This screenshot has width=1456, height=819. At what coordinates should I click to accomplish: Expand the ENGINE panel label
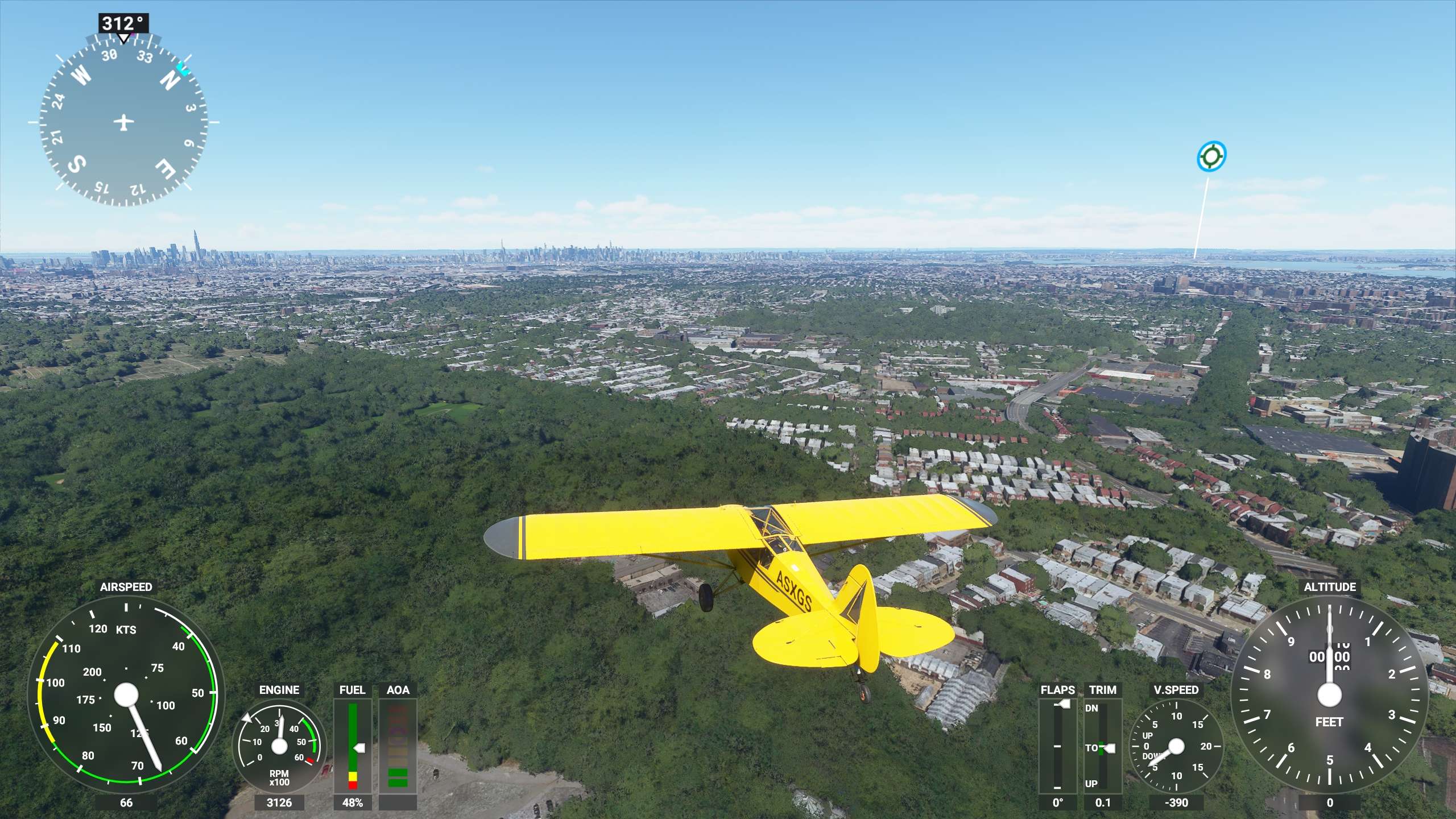279,690
